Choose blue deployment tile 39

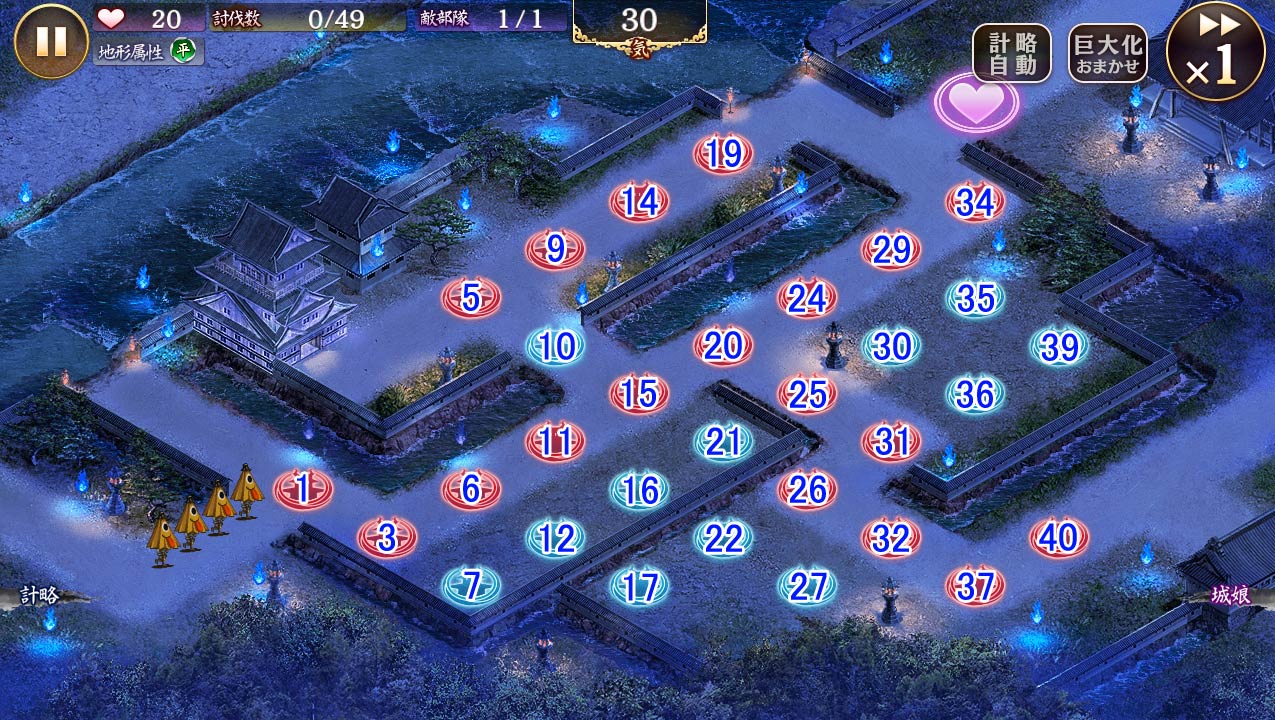click(1059, 346)
